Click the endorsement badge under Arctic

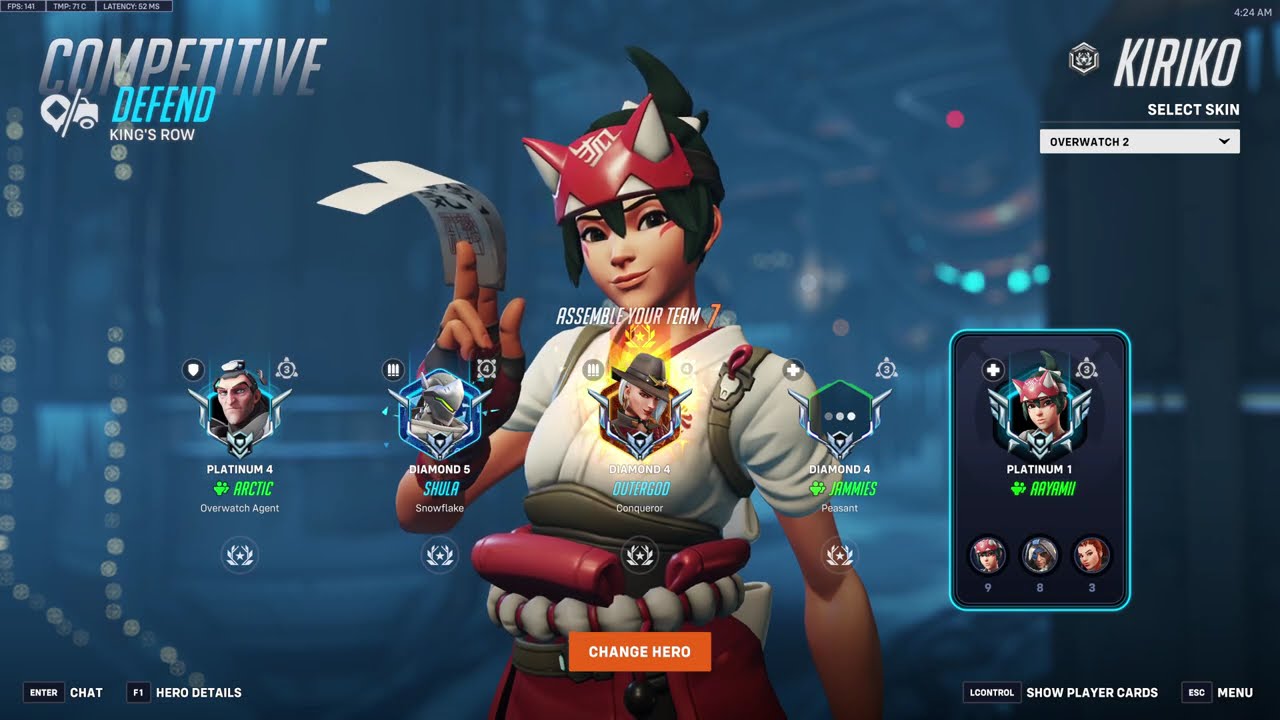click(240, 554)
